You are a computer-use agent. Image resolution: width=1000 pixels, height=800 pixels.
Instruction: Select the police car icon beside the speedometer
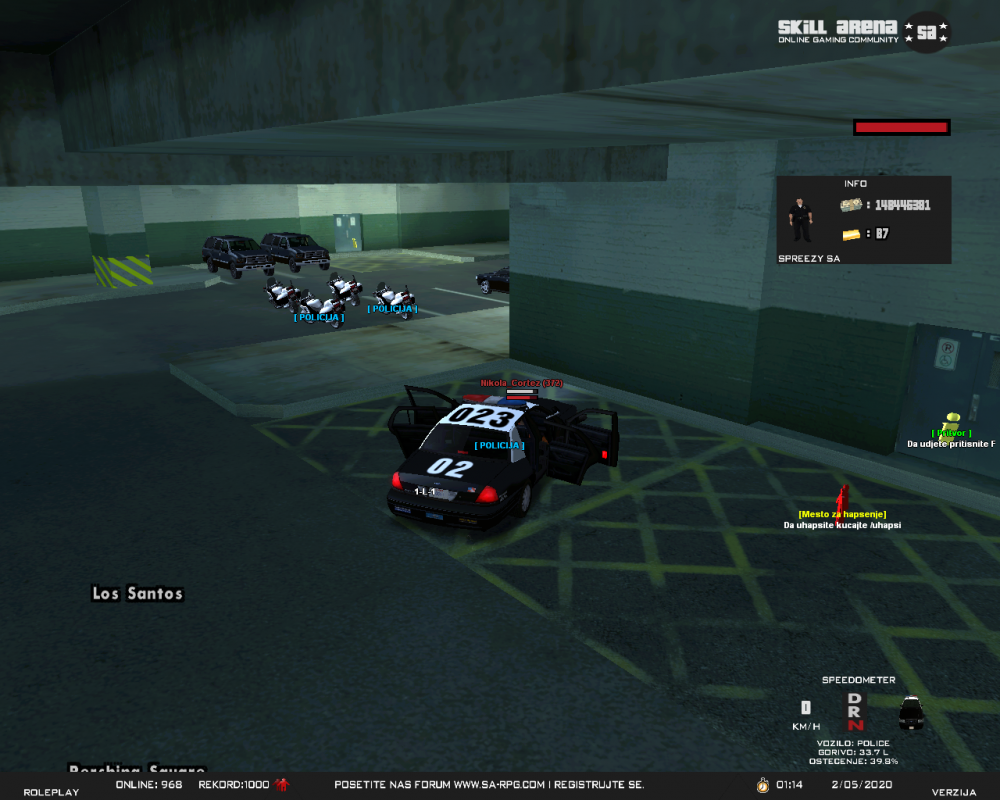(x=910, y=711)
